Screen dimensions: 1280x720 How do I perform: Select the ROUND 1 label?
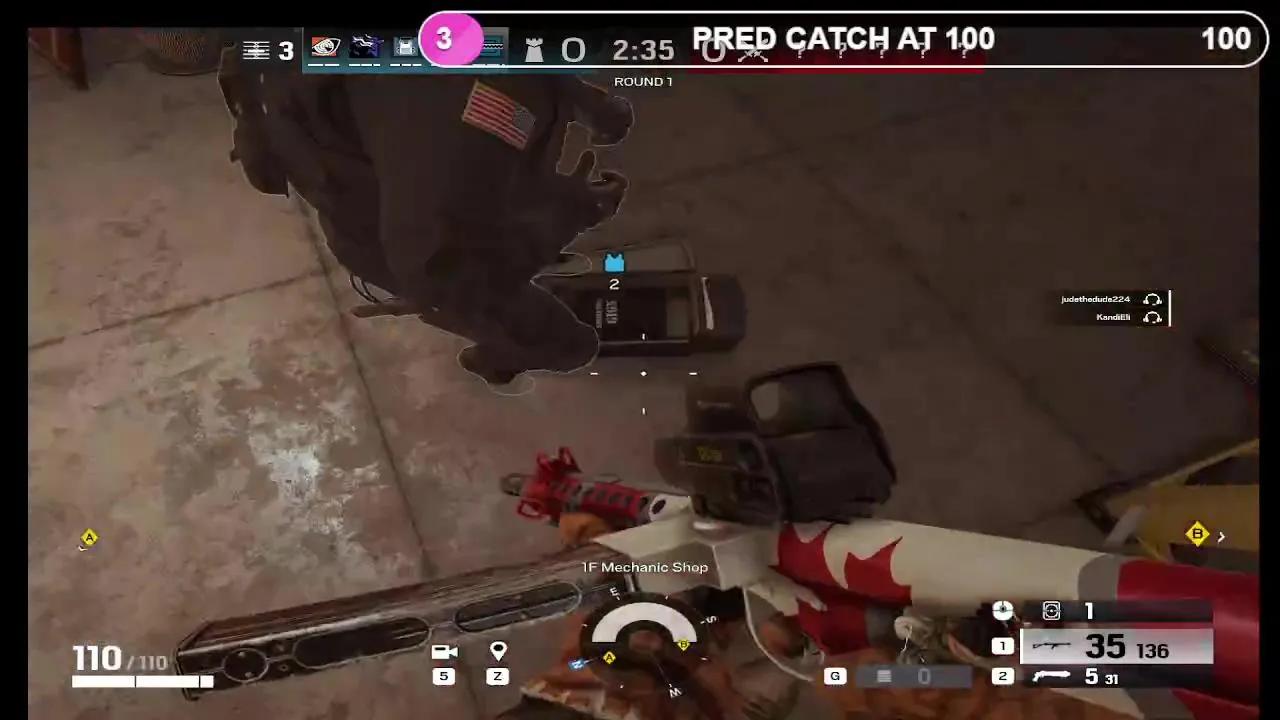click(x=643, y=81)
